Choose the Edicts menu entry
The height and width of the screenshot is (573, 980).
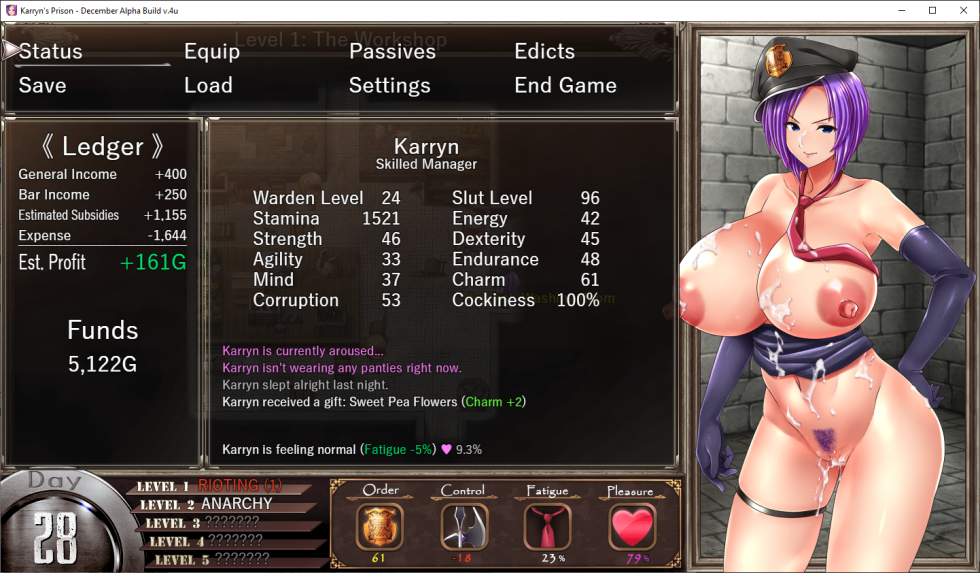(544, 52)
